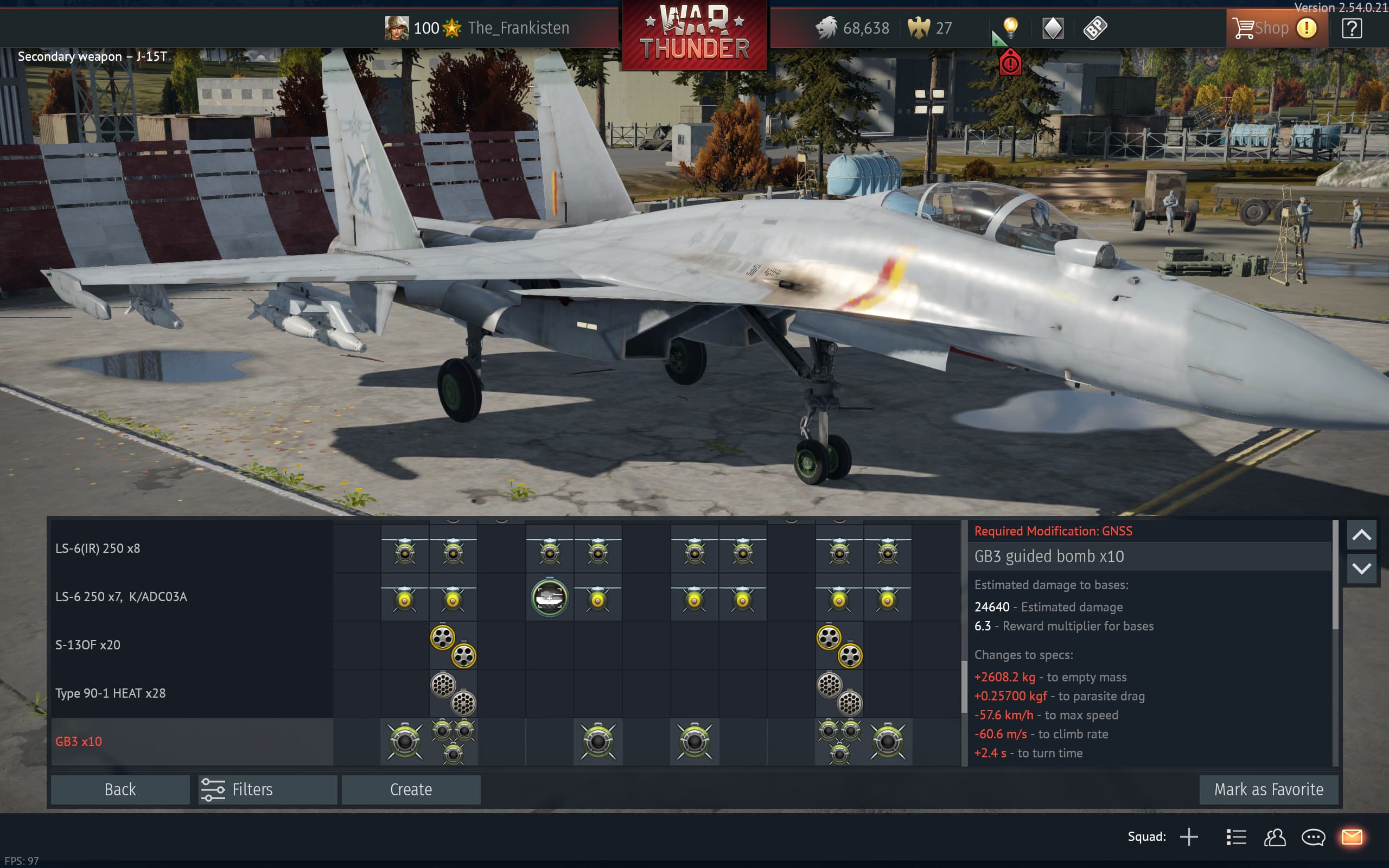This screenshot has width=1389, height=868.
Task: Go back with the Back button
Action: point(120,789)
